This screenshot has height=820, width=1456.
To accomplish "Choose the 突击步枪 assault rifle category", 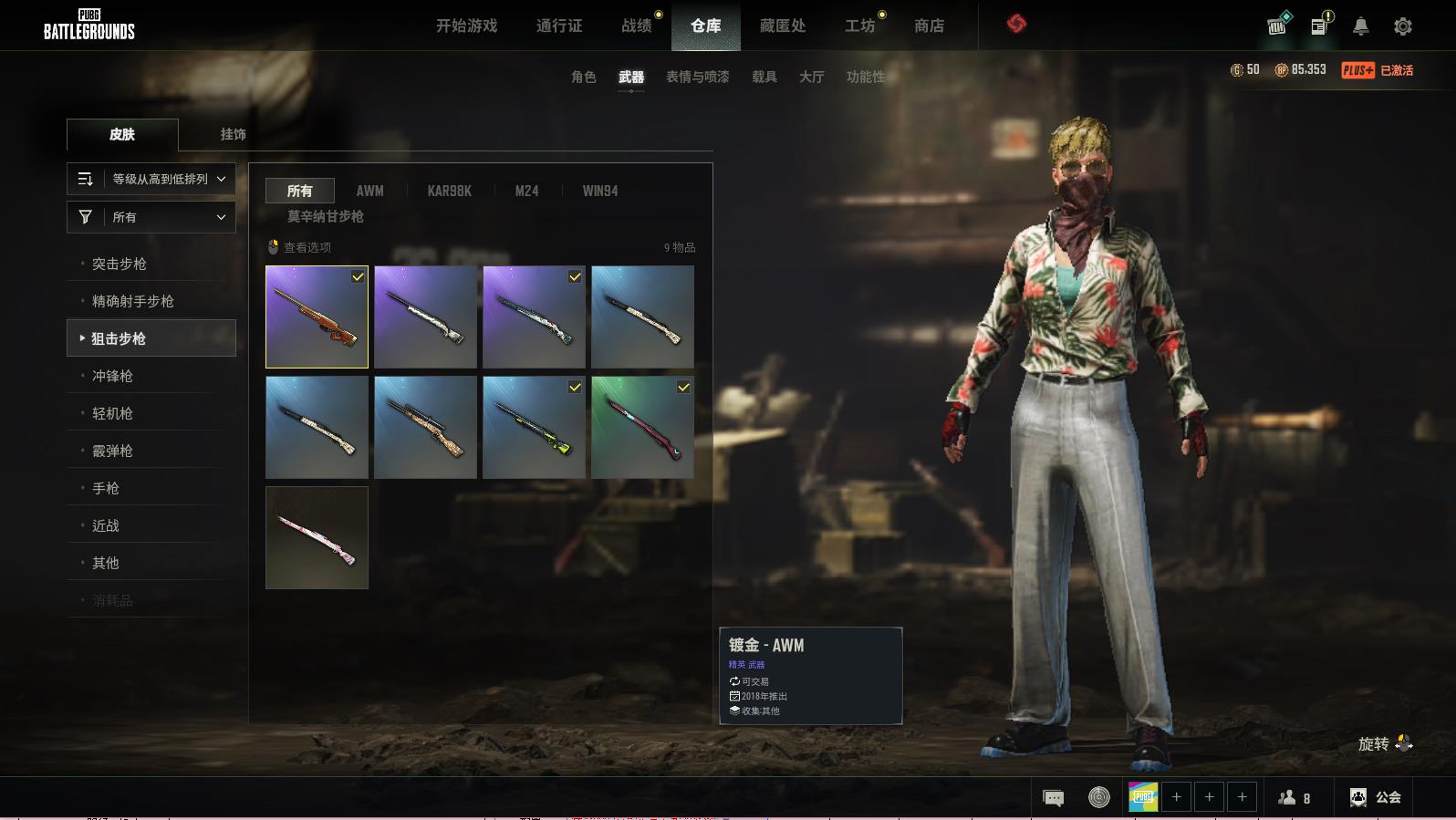I will (120, 264).
